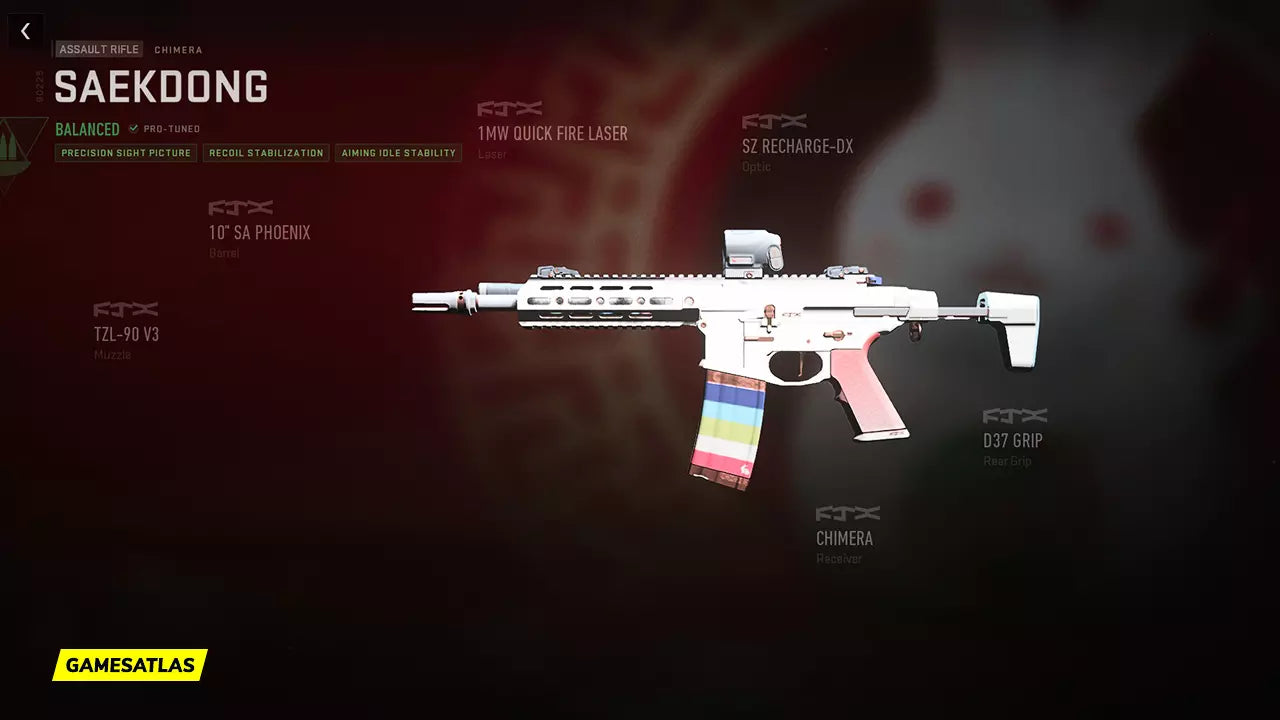Screen dimensions: 1280x720
Task: Select the 1MW Quick Fire Laser attachment
Action: pyautogui.click(x=552, y=133)
